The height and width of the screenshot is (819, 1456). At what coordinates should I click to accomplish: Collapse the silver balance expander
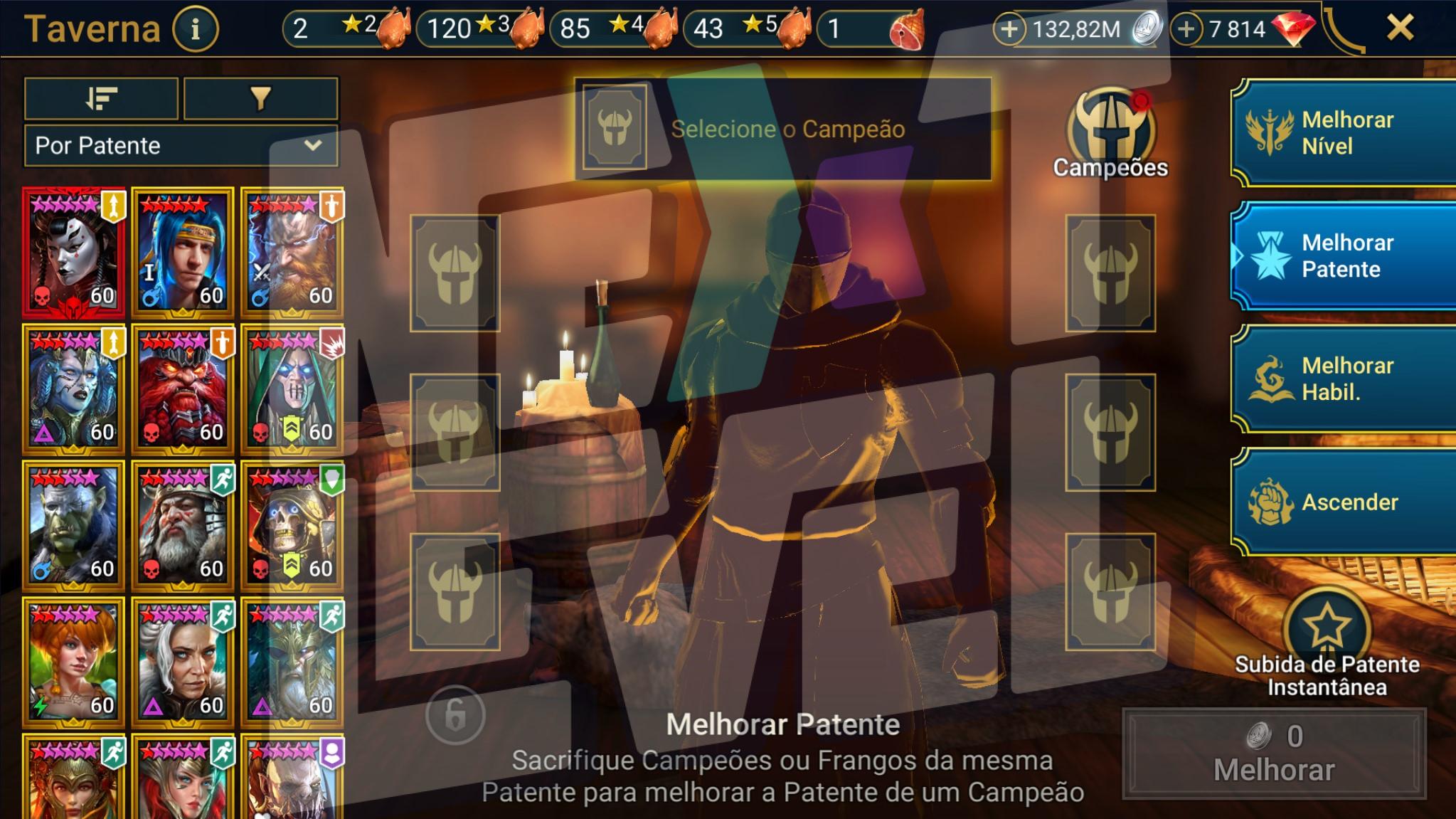click(x=1010, y=30)
